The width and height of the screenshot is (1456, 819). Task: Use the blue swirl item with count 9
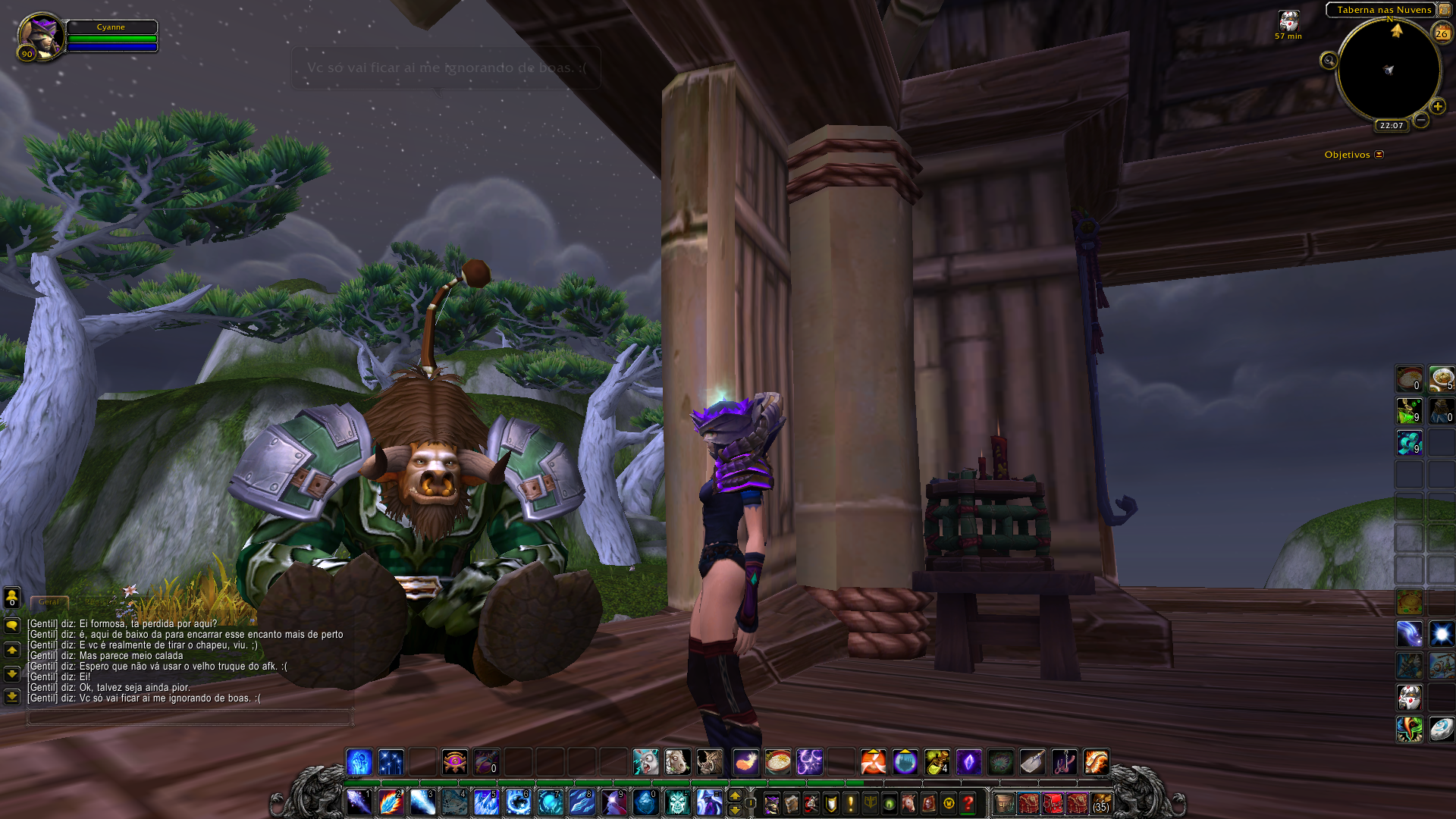point(1410,443)
